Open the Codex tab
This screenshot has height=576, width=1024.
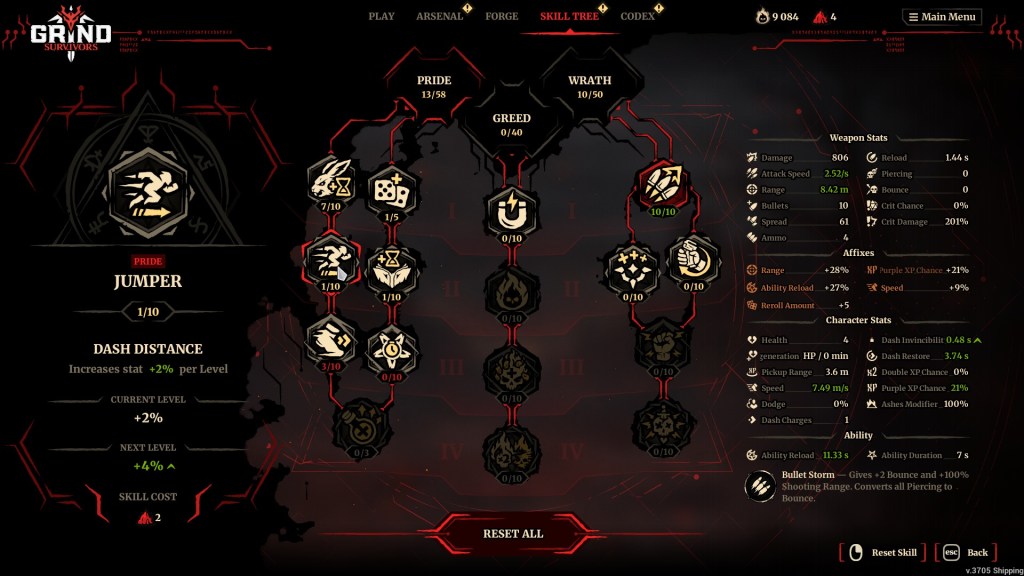coord(637,16)
